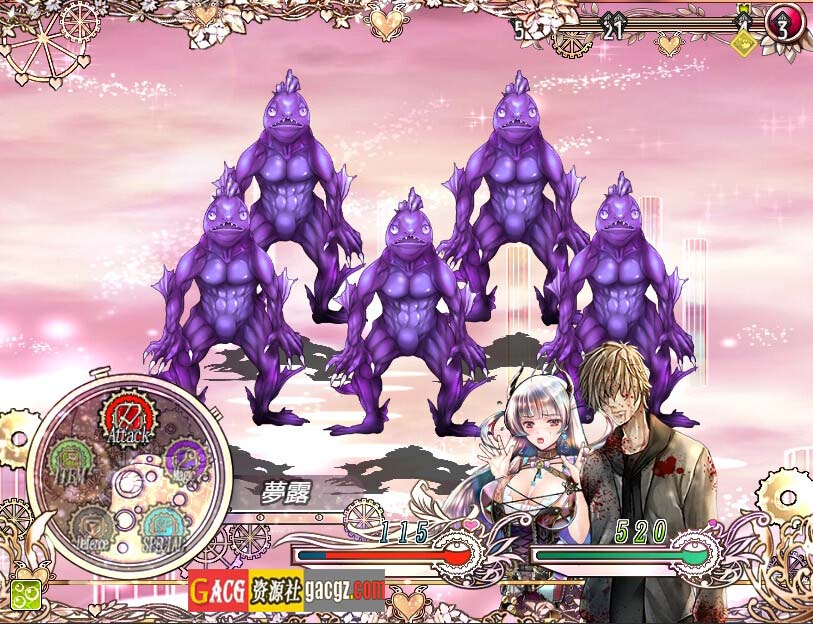Open the green ITEM command

point(70,463)
